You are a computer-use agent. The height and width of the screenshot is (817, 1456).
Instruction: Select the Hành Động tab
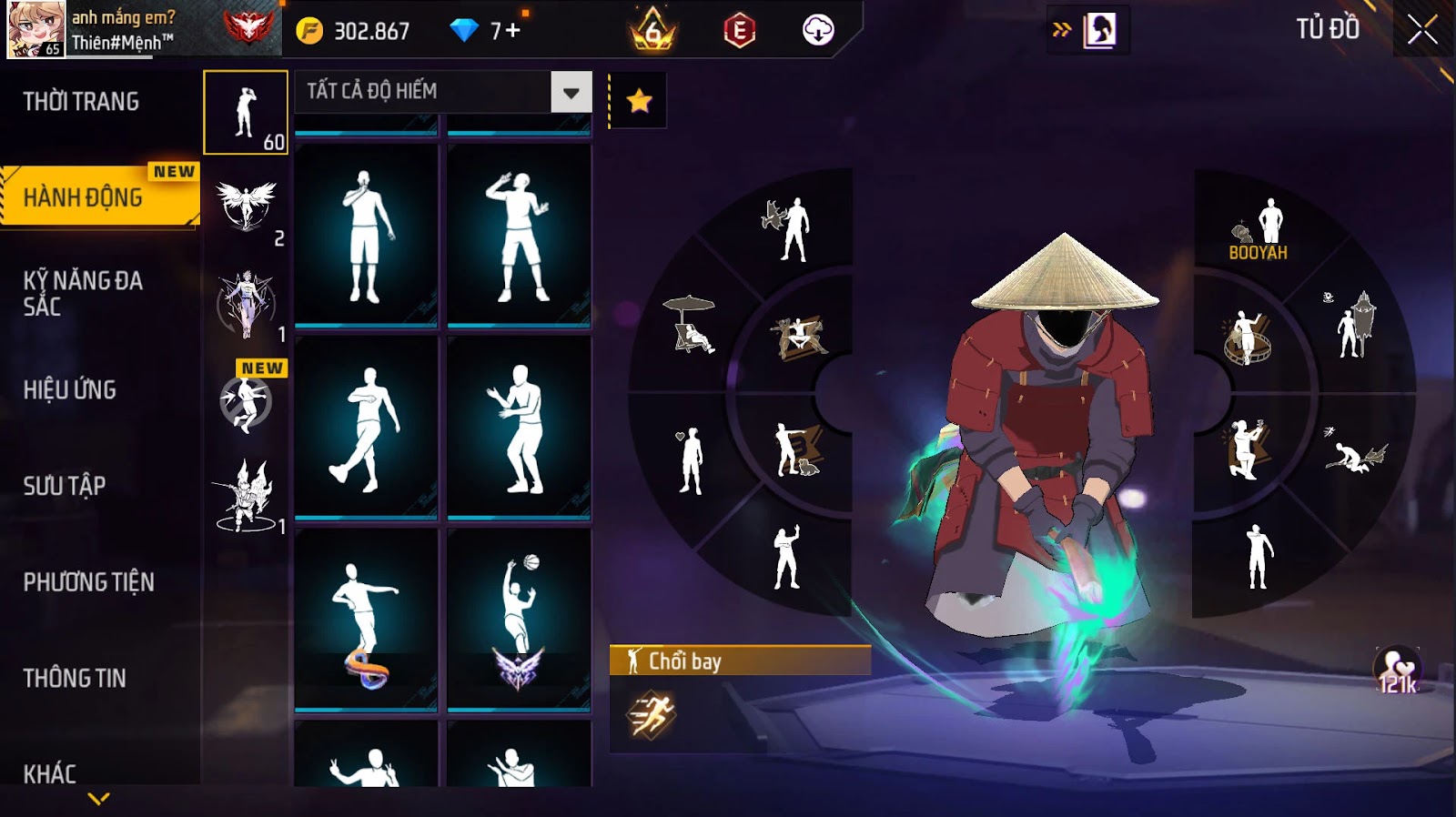(84, 197)
